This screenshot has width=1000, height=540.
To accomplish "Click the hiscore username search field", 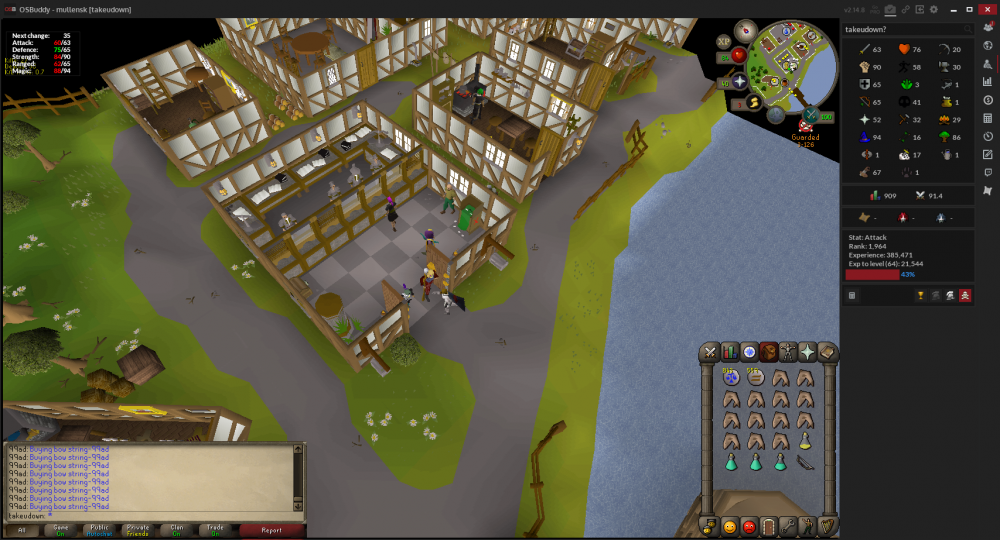I will pos(902,30).
